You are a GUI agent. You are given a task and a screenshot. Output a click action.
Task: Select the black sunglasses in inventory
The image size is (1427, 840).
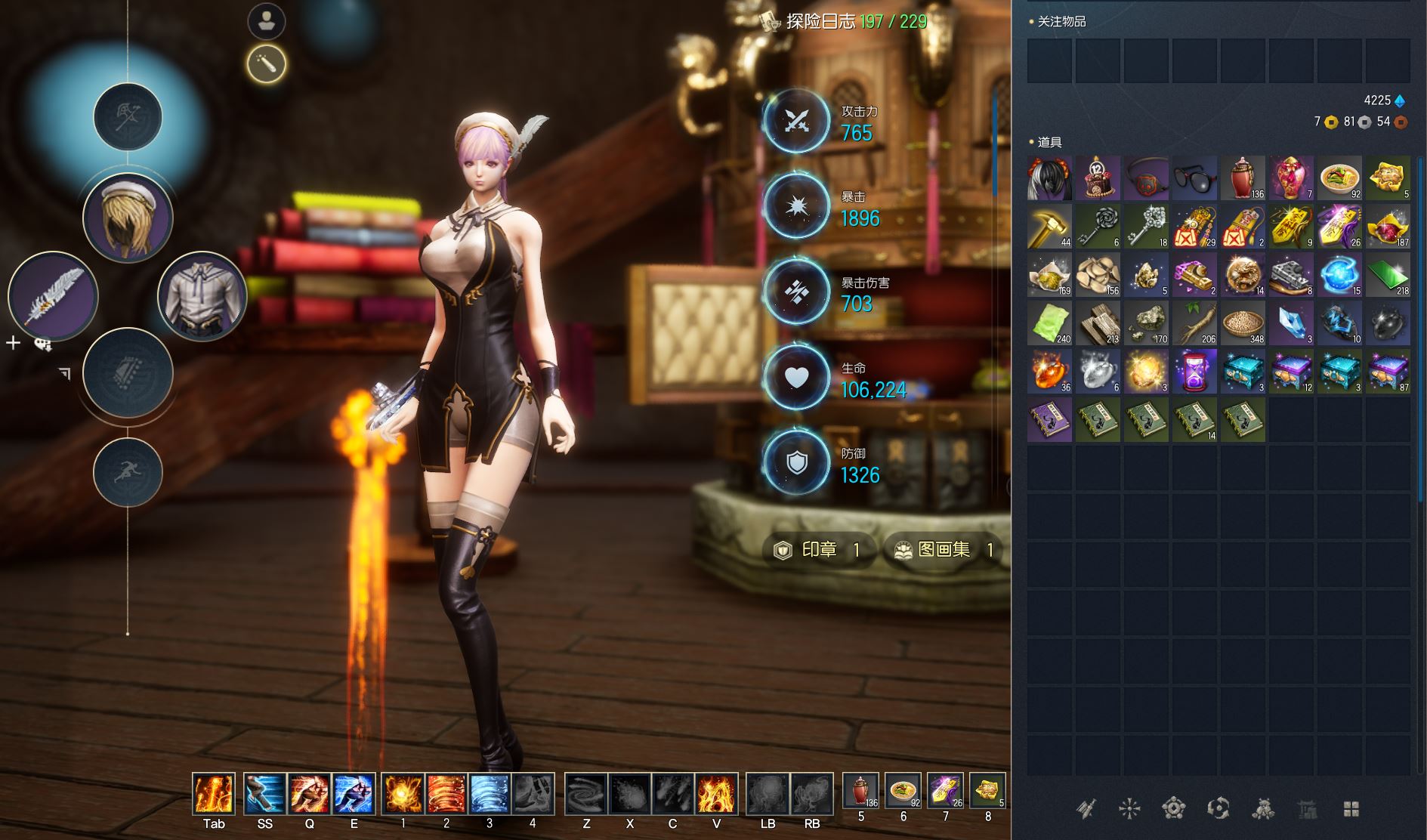(1194, 178)
